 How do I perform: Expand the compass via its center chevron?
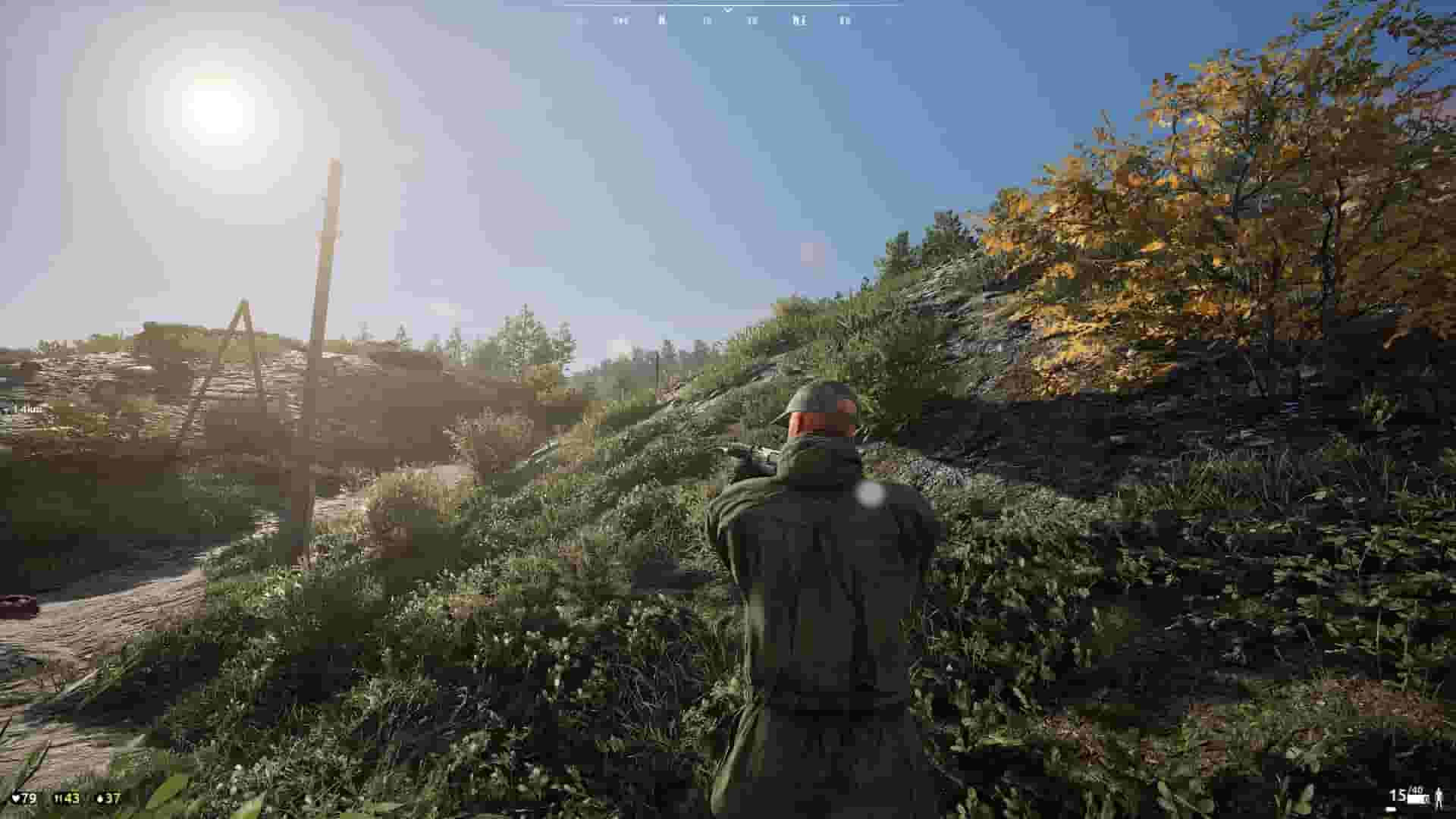[x=728, y=11]
